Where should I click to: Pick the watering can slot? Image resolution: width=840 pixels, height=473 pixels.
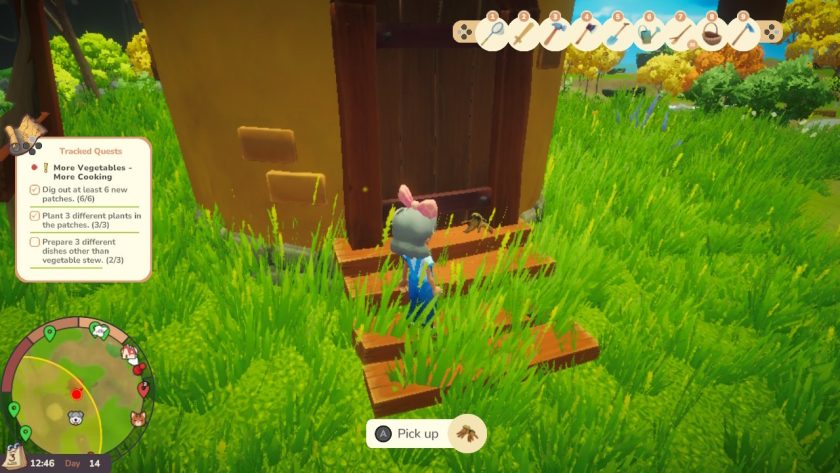[648, 34]
